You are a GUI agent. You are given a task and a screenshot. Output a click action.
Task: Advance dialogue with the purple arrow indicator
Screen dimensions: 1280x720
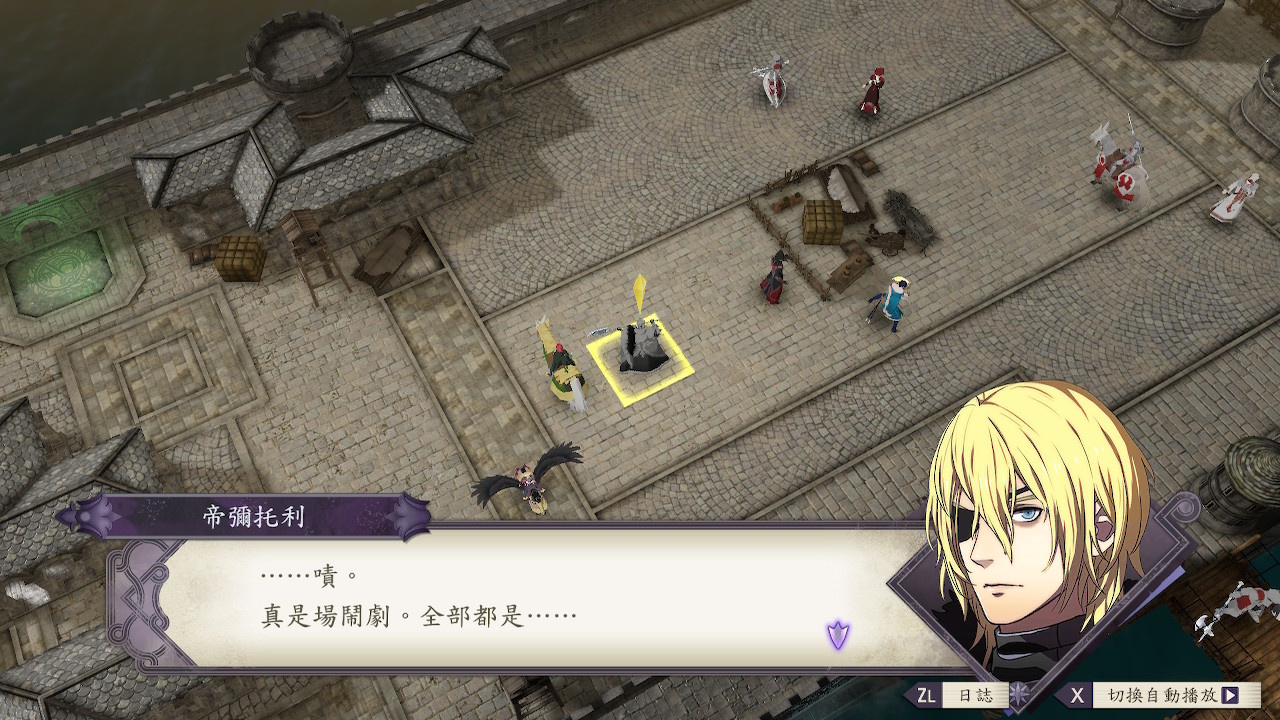pos(837,633)
